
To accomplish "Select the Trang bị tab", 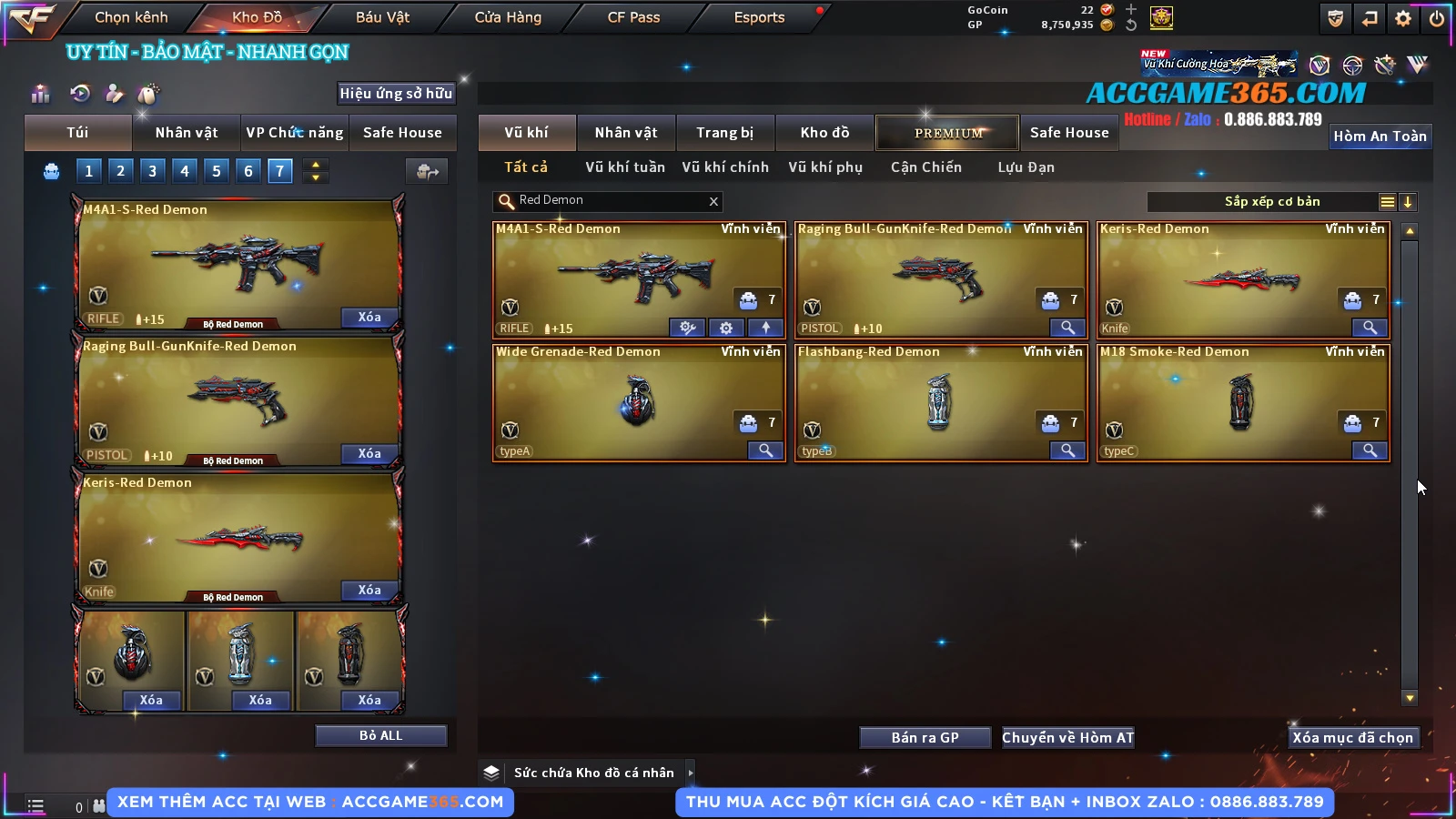I will point(724,133).
